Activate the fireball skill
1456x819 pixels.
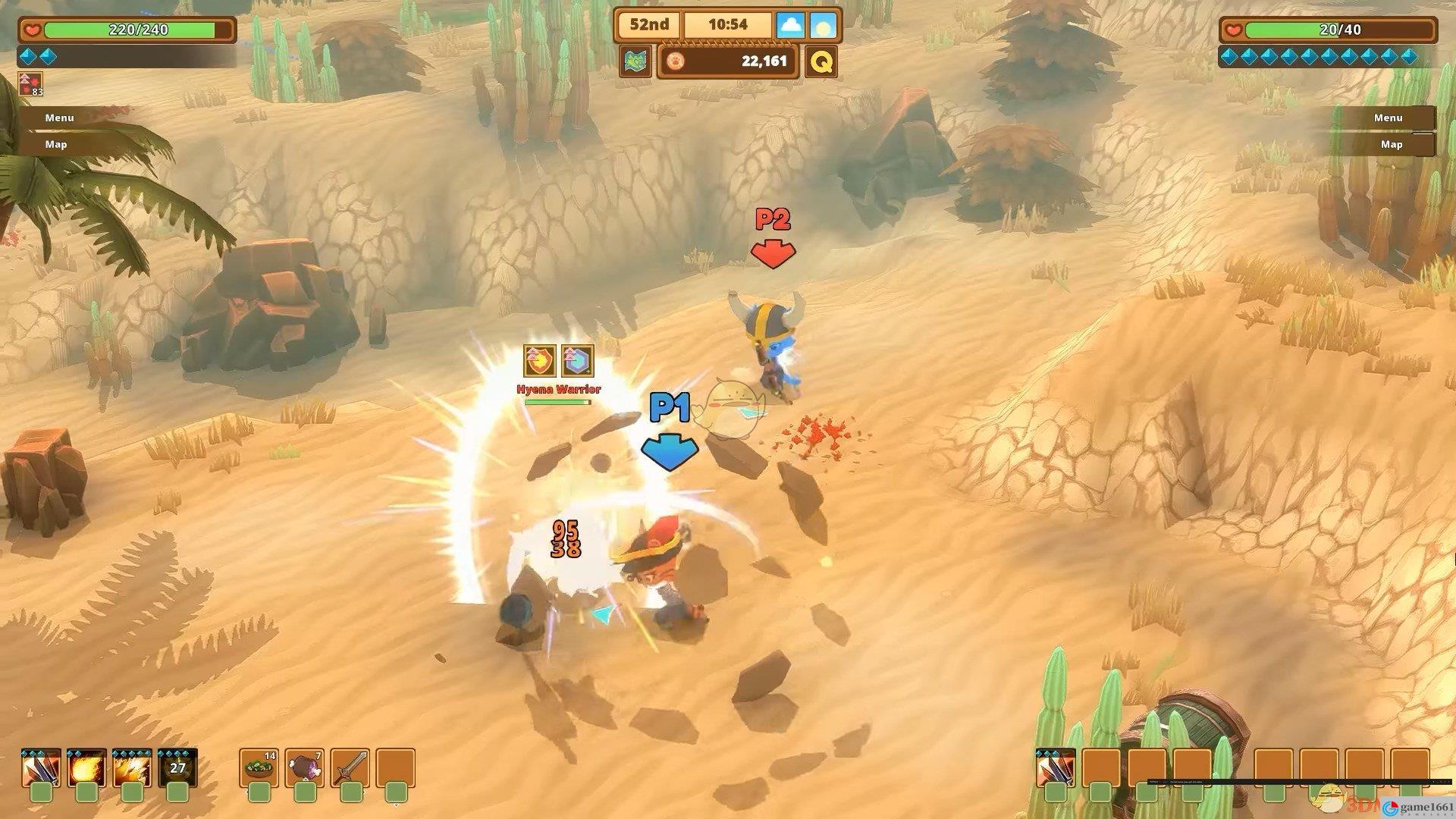[86, 769]
